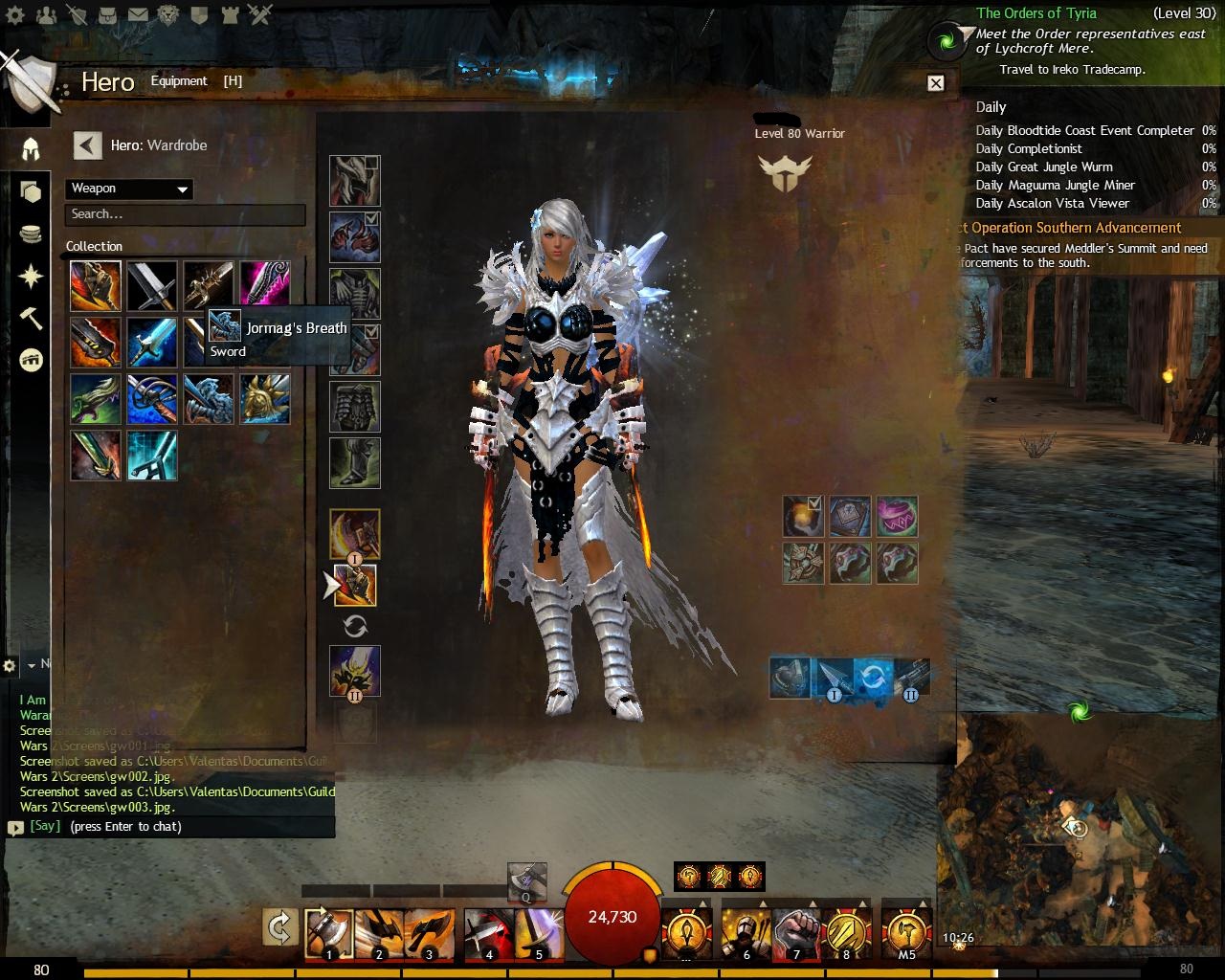1225x980 pixels.
Task: Use the healing skill next to health orb
Action: [x=686, y=932]
